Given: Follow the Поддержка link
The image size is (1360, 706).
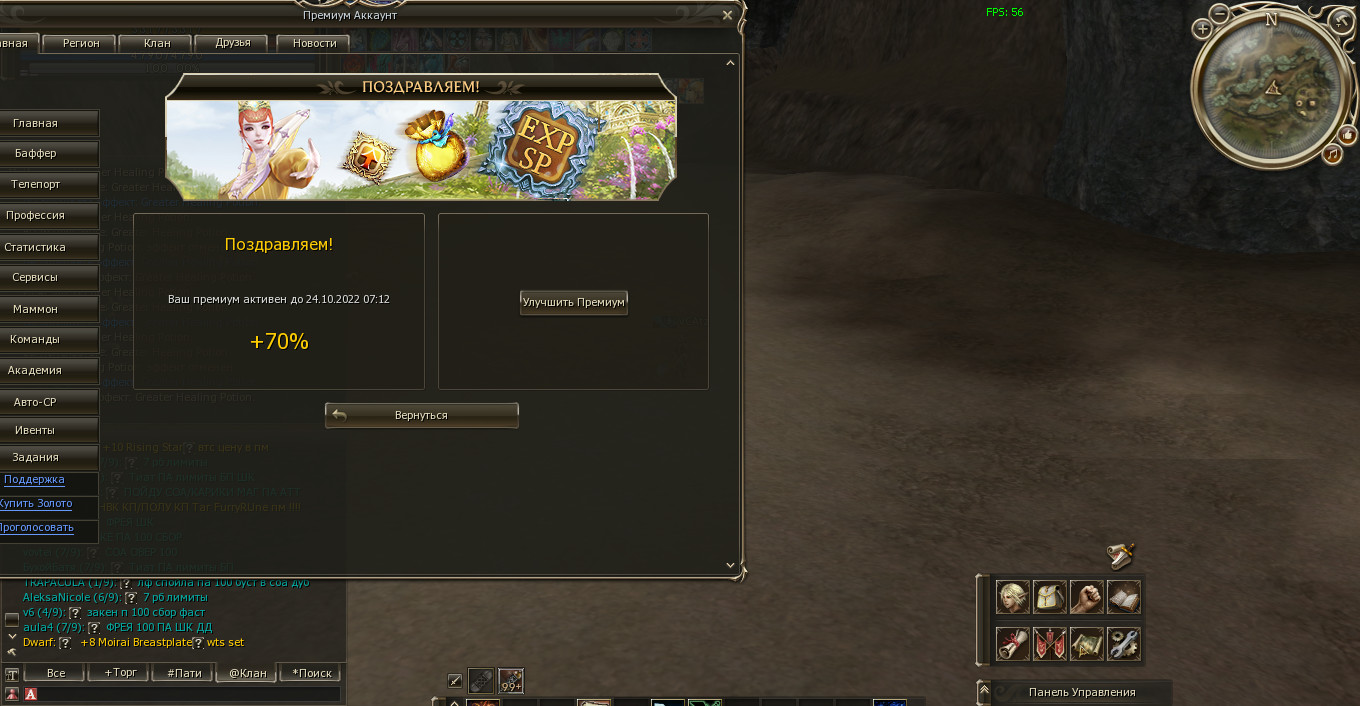Looking at the screenshot, I should point(34,480).
